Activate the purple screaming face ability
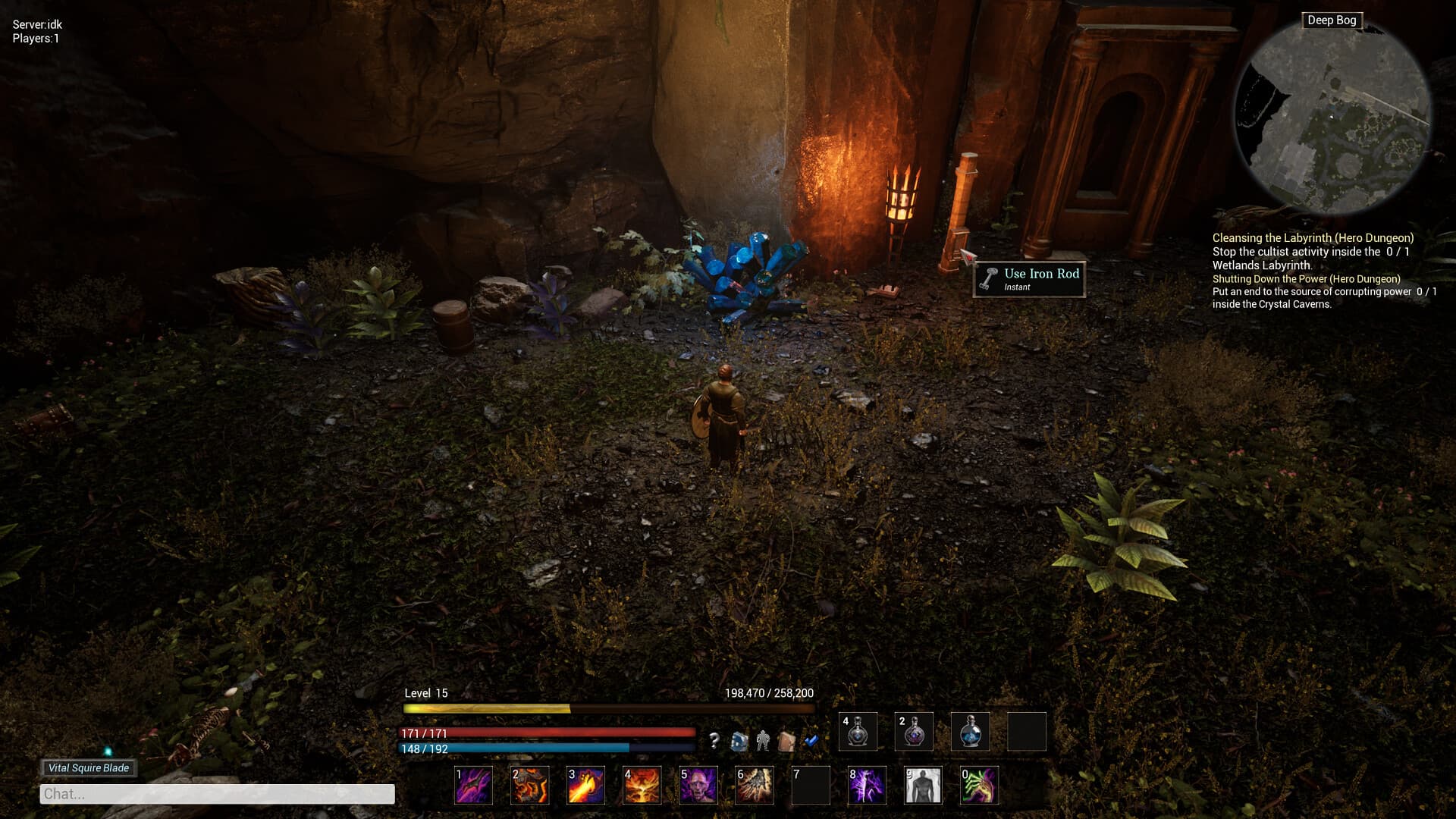The height and width of the screenshot is (819, 1456). [698, 785]
